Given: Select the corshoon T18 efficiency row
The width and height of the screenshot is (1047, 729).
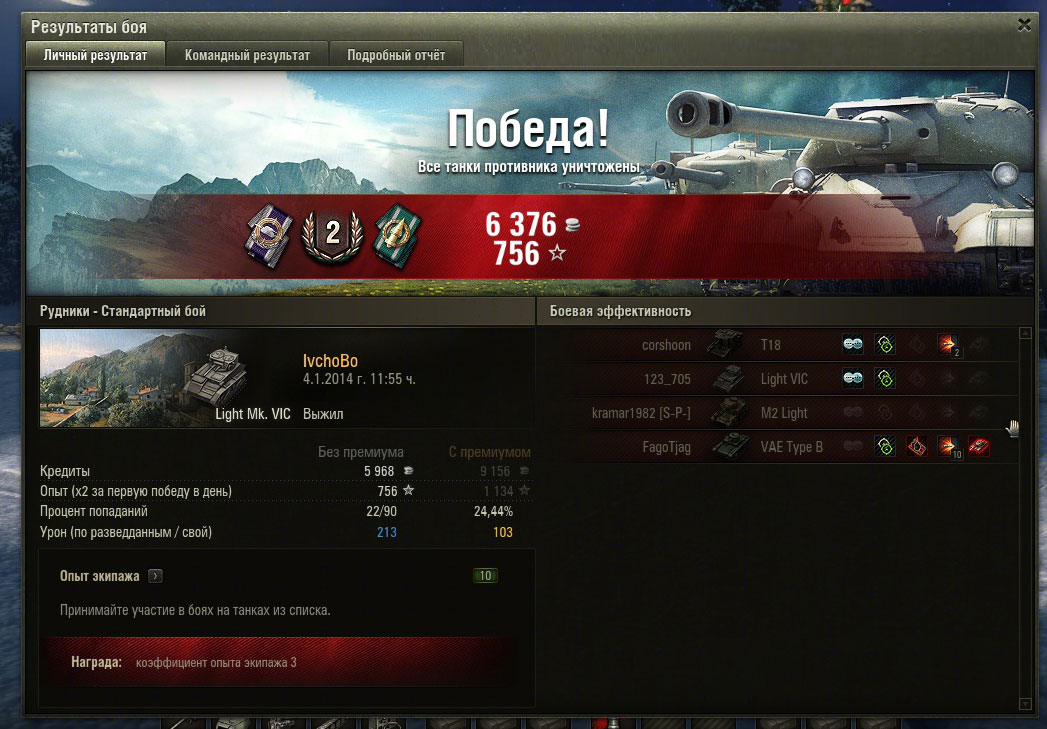Looking at the screenshot, I should click(780, 345).
